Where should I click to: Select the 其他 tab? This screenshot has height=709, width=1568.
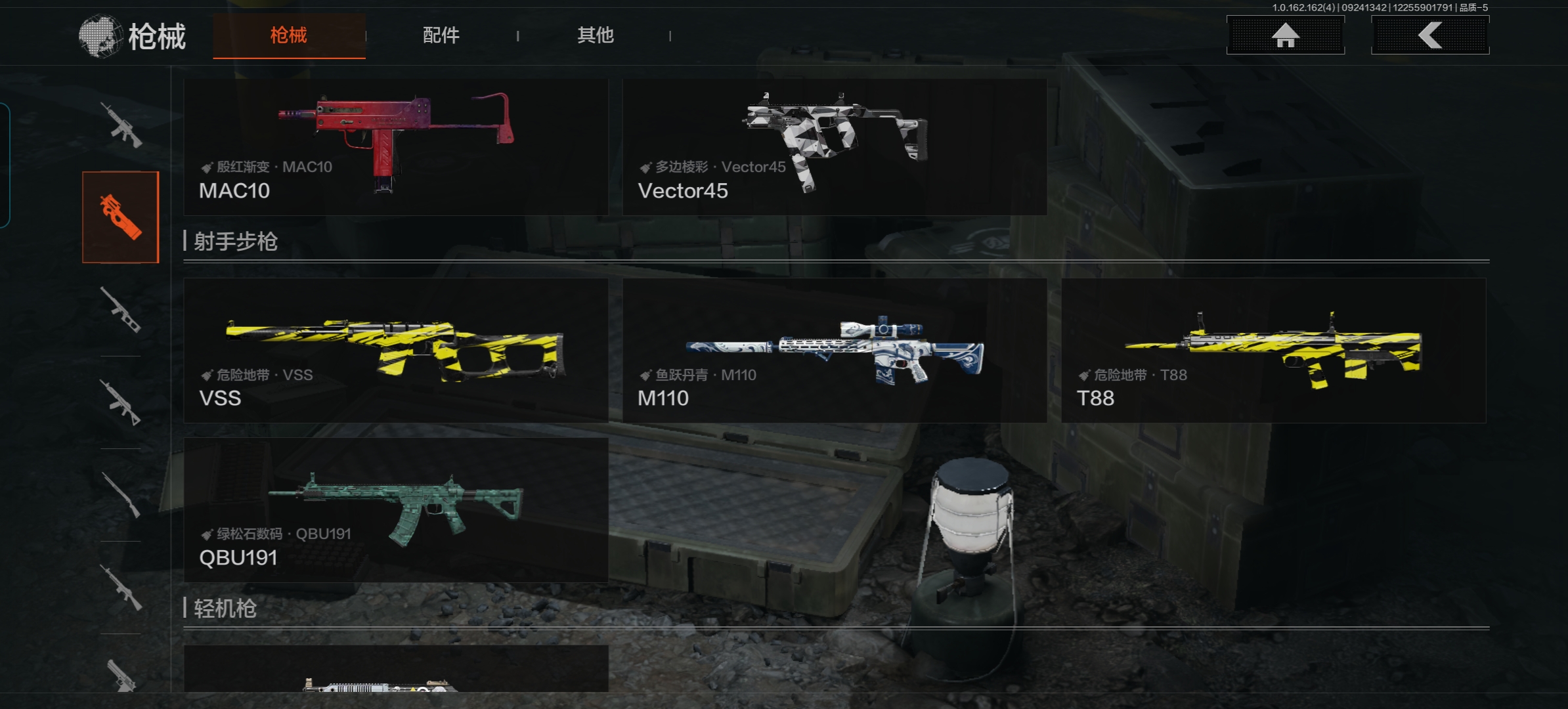tap(595, 35)
